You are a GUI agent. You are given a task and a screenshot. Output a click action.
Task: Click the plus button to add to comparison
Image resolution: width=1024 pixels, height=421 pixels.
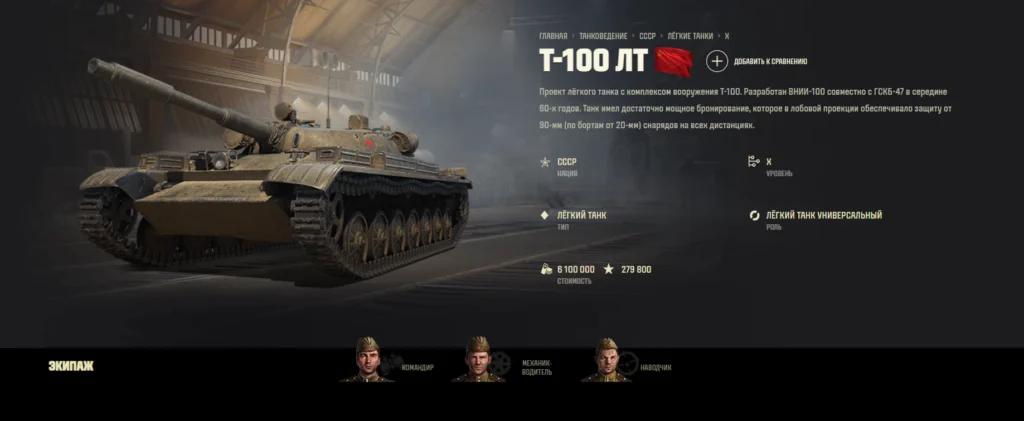coord(717,61)
